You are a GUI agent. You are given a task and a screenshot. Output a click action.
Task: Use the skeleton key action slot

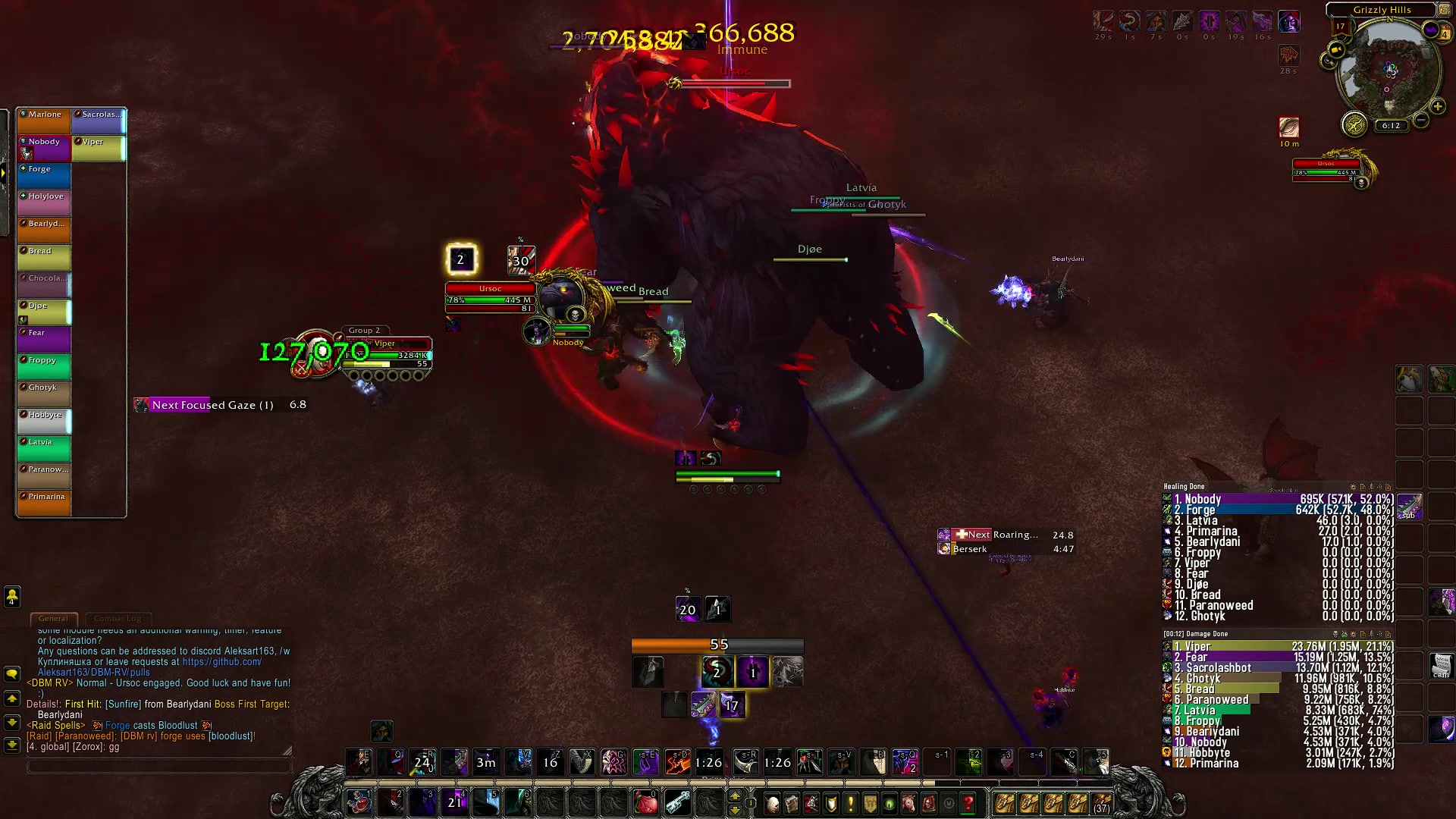coord(678,802)
